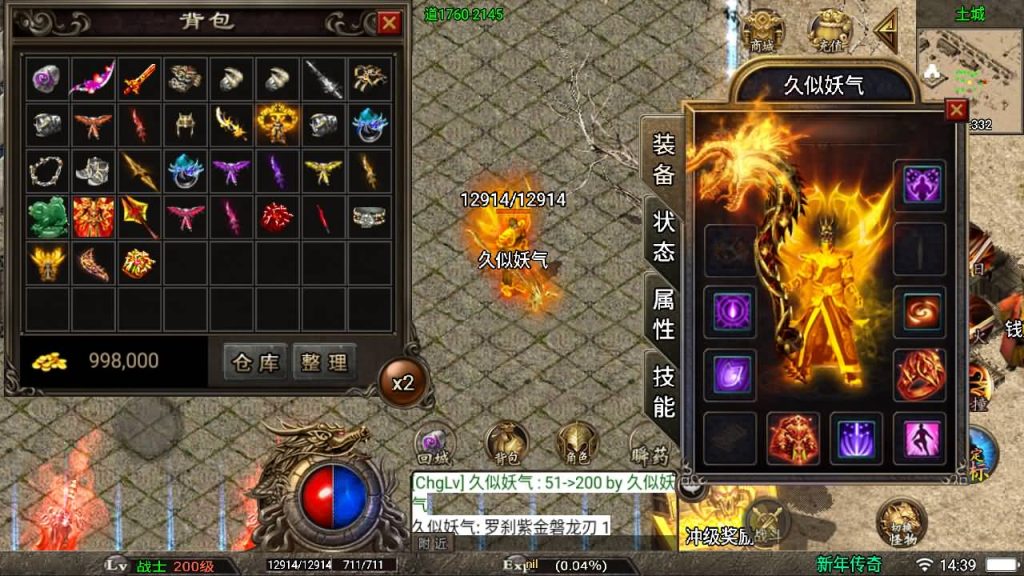Switch to the 装备 equipment tab
The width and height of the screenshot is (1024, 576).
(664, 158)
